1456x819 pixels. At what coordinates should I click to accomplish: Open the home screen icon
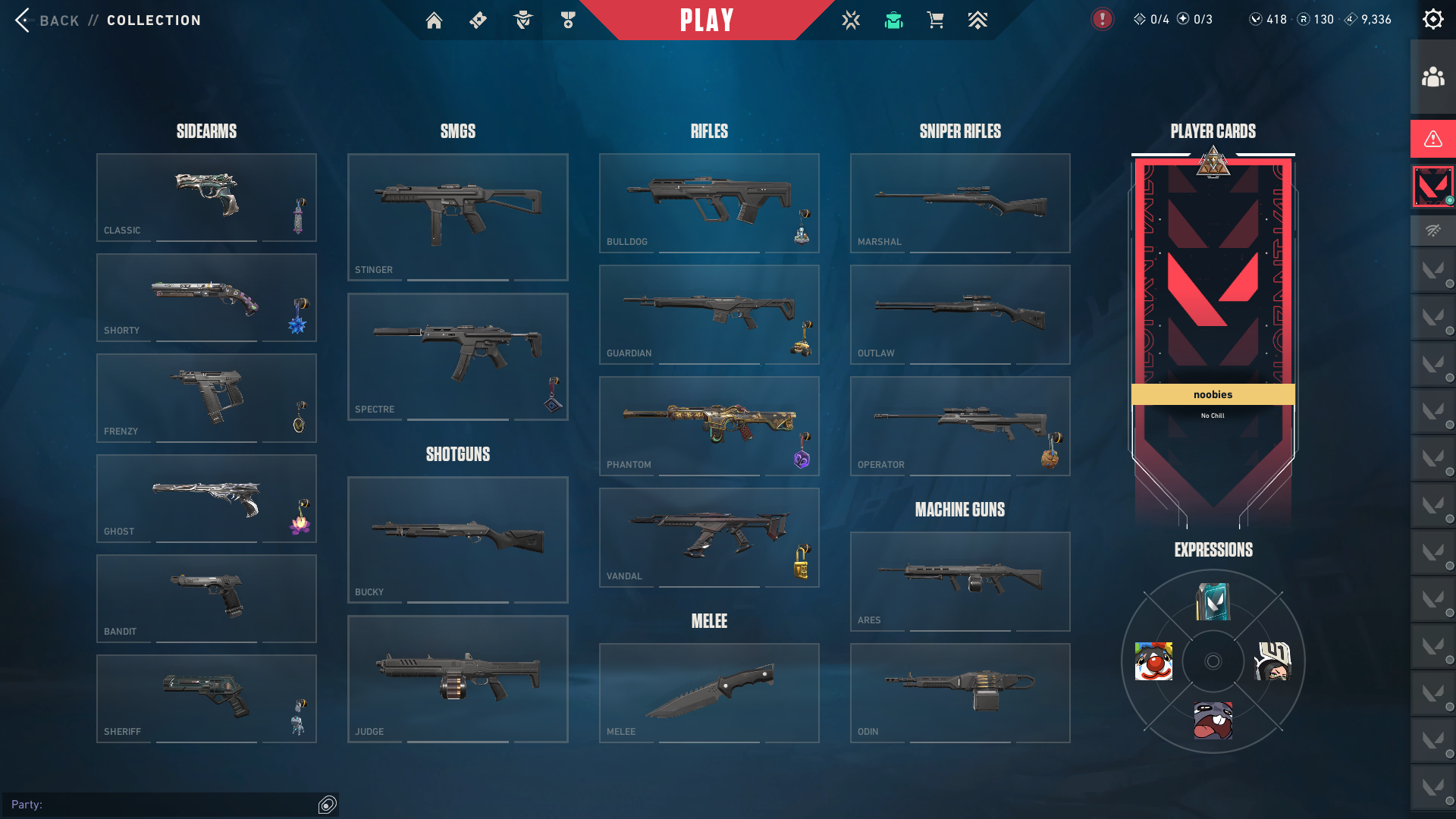pos(434,20)
